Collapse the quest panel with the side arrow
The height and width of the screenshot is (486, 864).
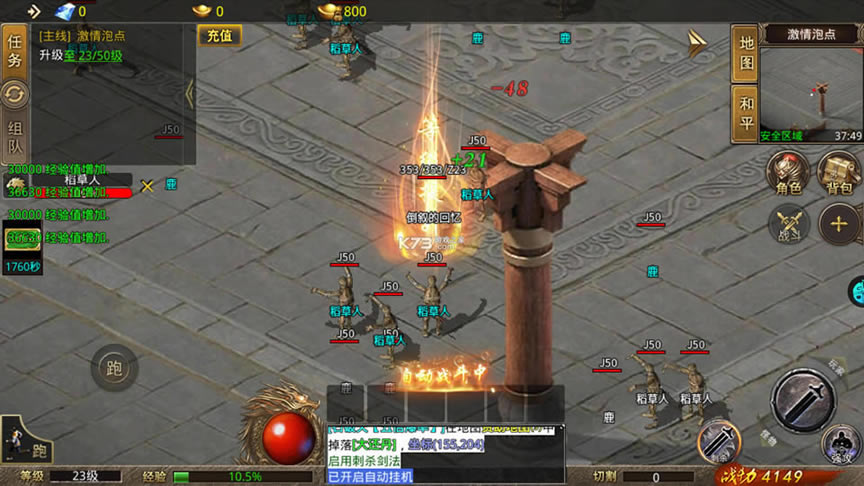(x=190, y=94)
